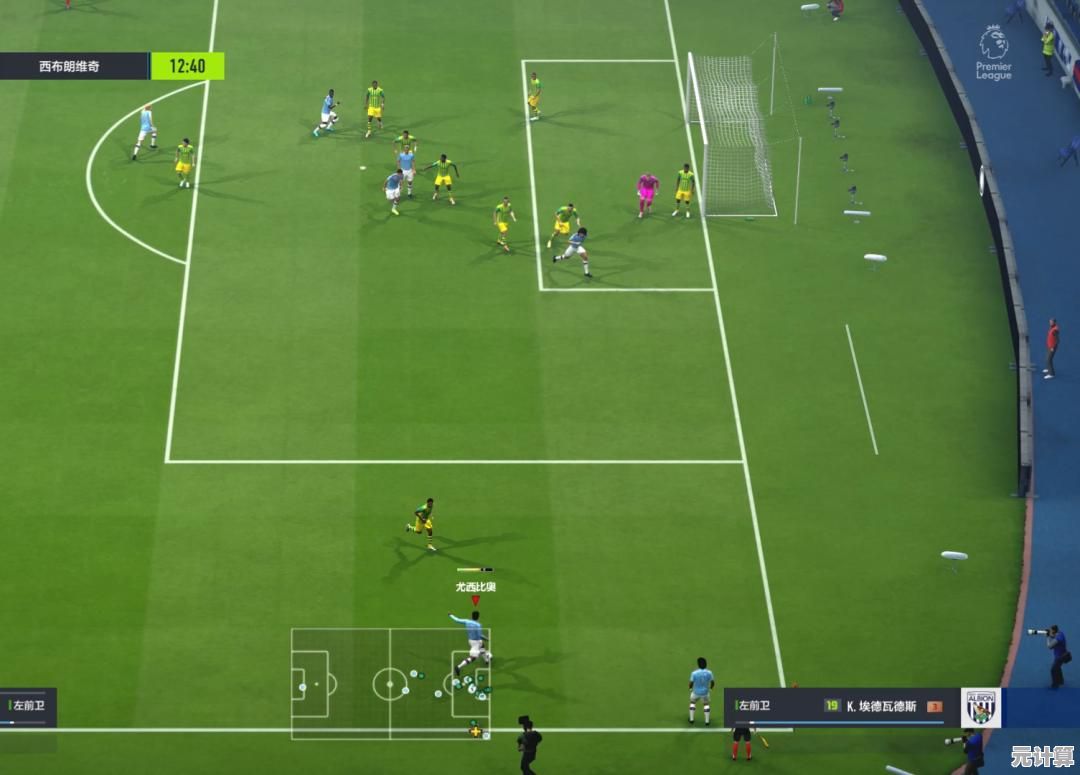
Task: Click the pitch radar minimap
Action: [x=390, y=683]
